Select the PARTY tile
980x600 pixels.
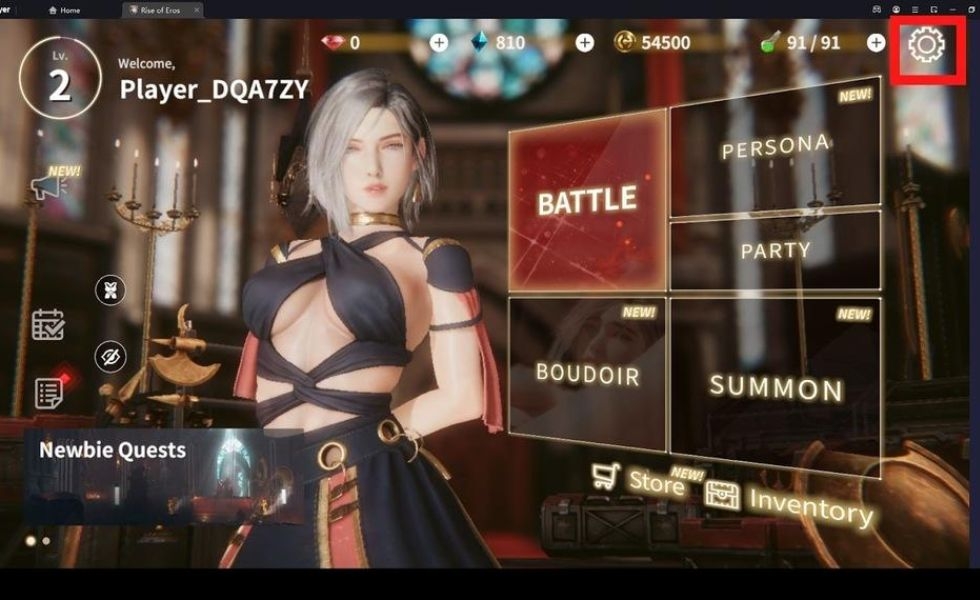775,250
